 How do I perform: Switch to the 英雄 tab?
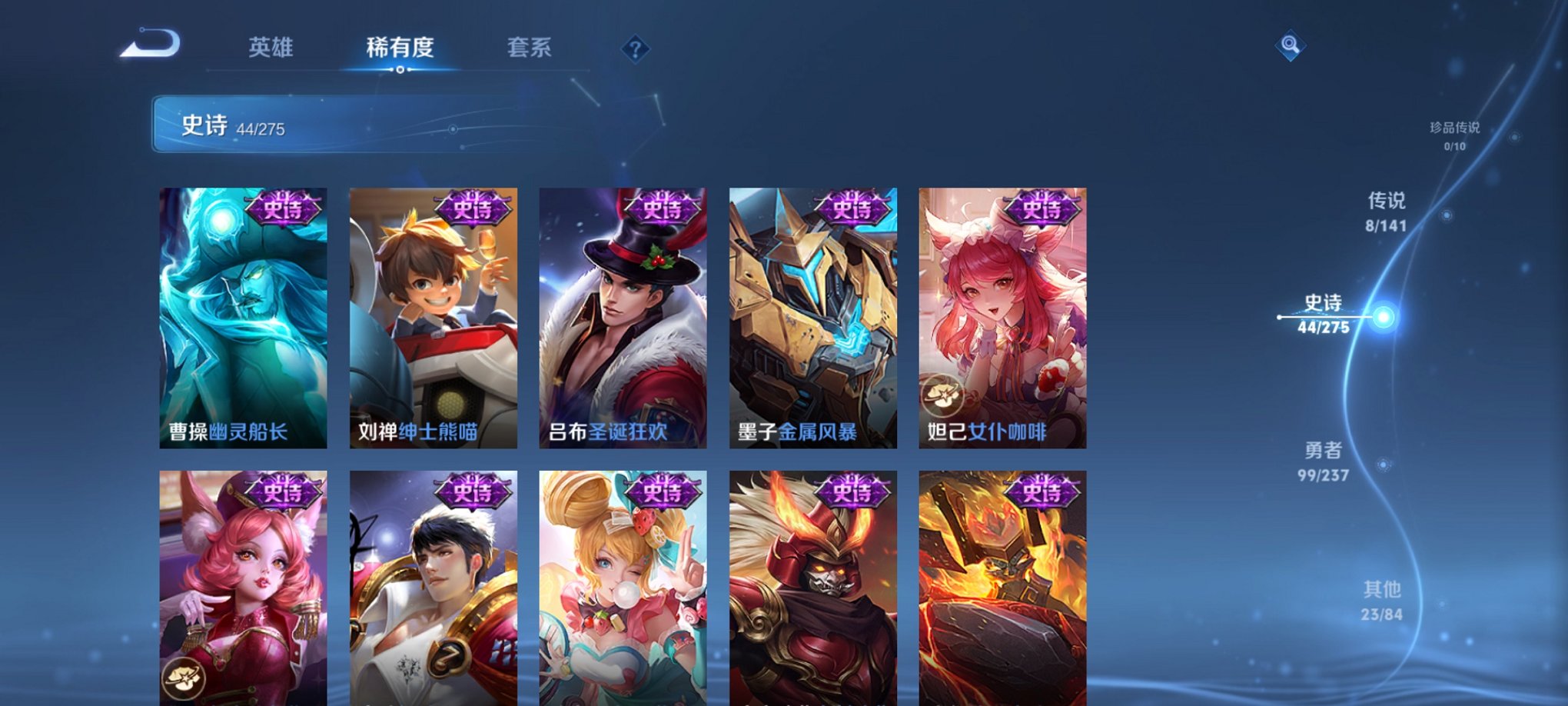coord(271,48)
